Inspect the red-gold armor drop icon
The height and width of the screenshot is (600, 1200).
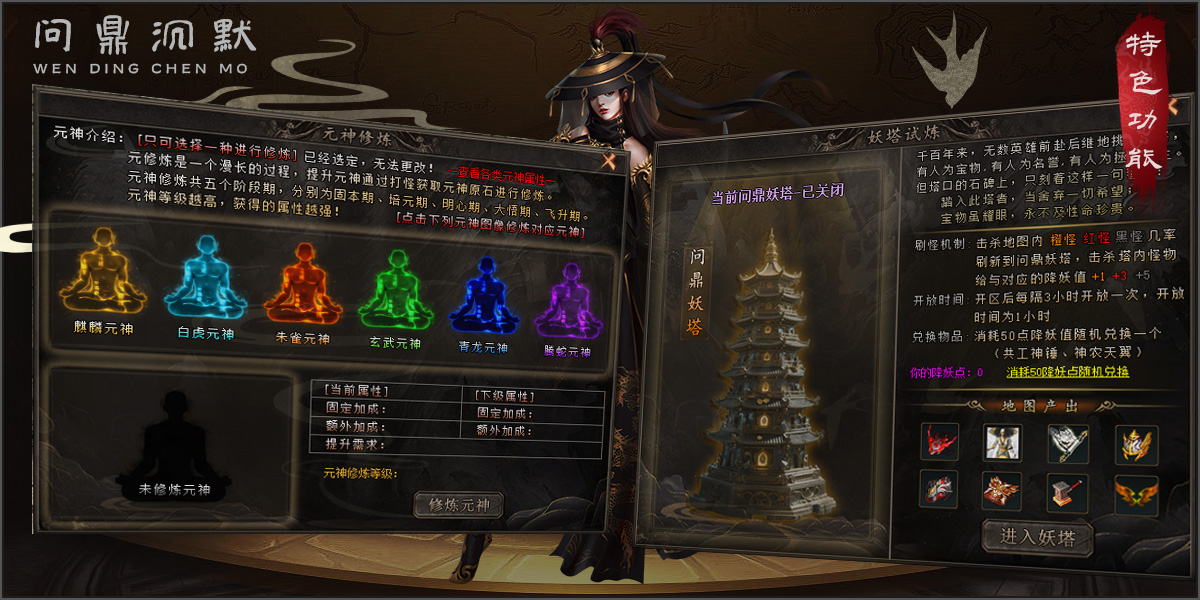coord(1003,491)
